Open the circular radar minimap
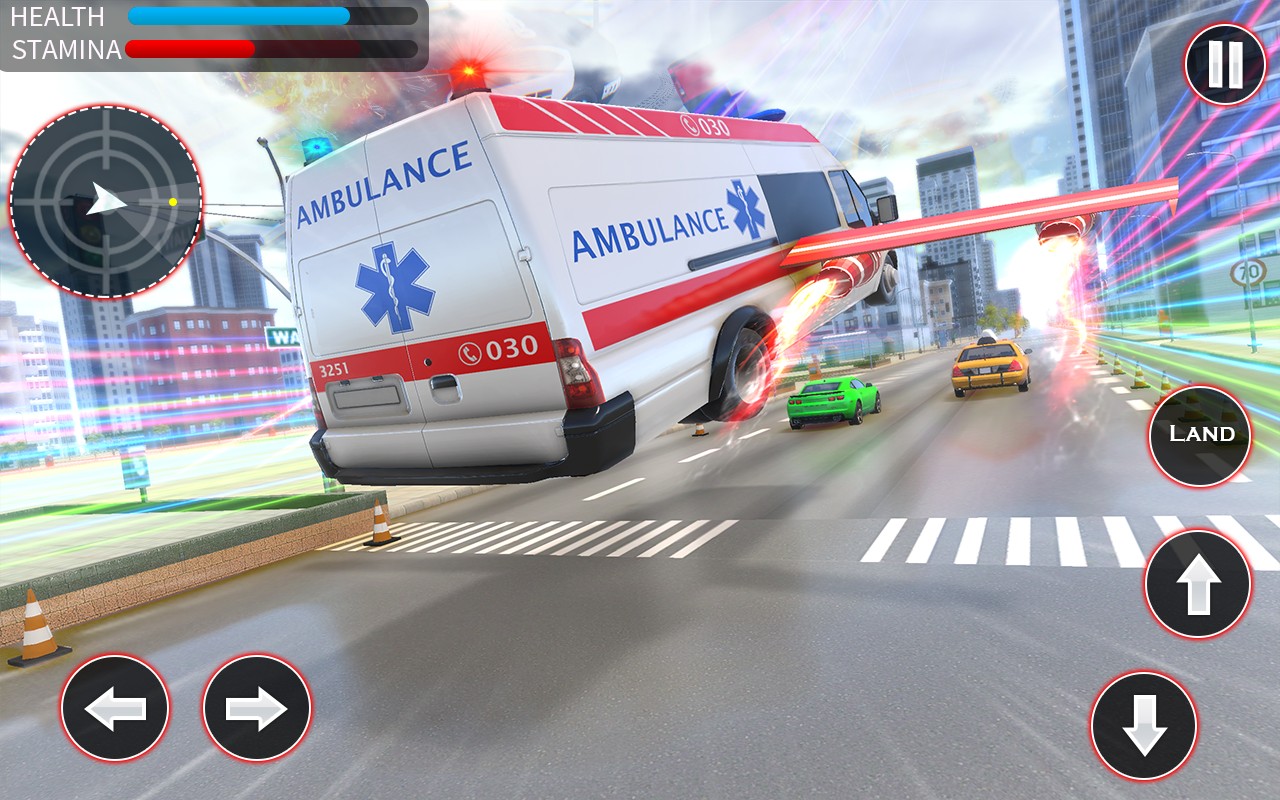Image resolution: width=1280 pixels, height=800 pixels. tap(106, 201)
